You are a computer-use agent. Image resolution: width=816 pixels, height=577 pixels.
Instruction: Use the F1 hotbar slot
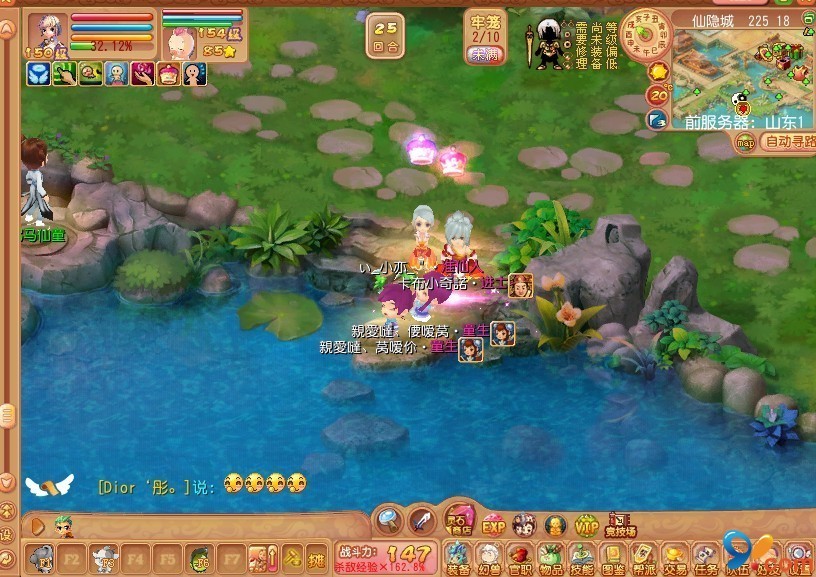pos(42,557)
